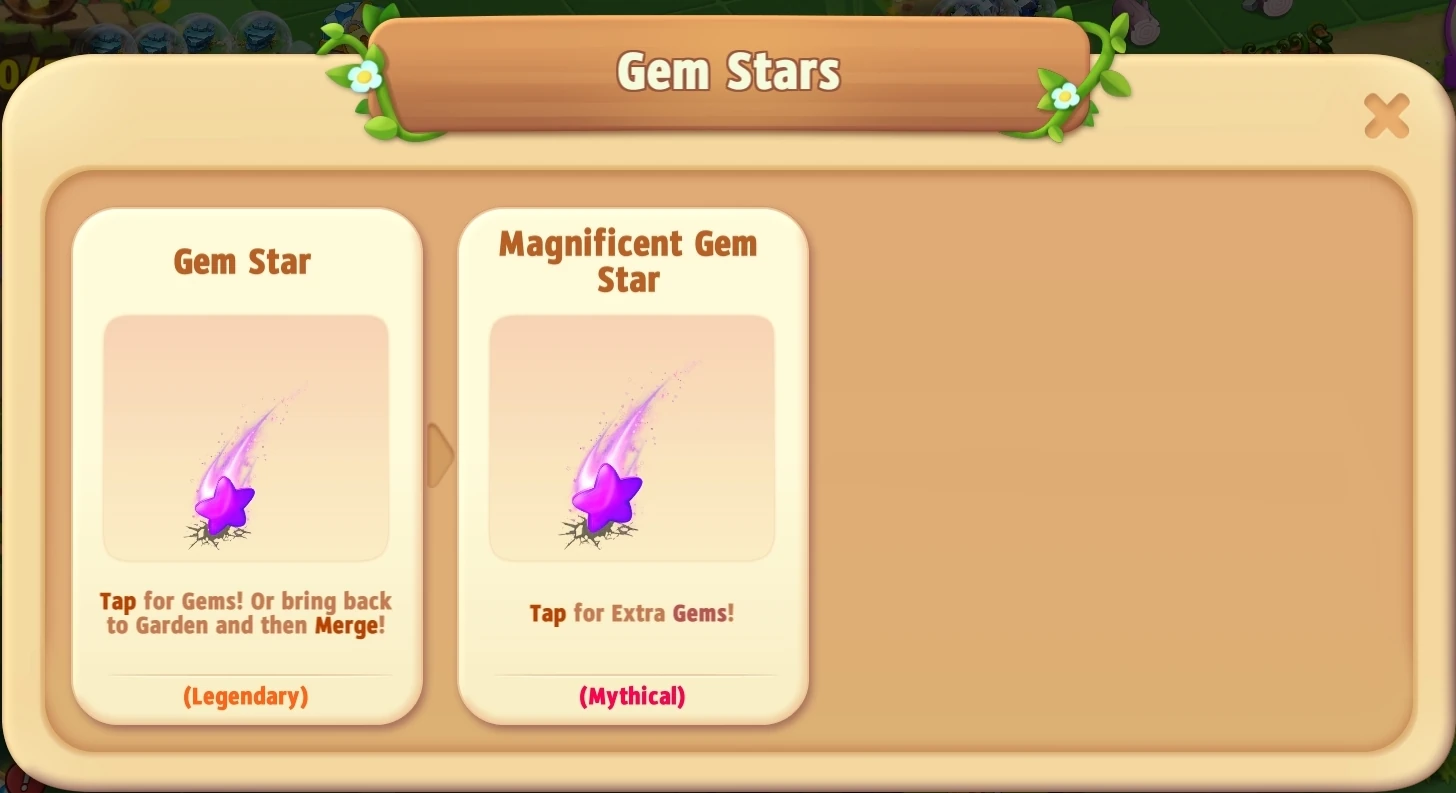The width and height of the screenshot is (1456, 793).
Task: Click the Mythical rarity label
Action: click(x=632, y=696)
